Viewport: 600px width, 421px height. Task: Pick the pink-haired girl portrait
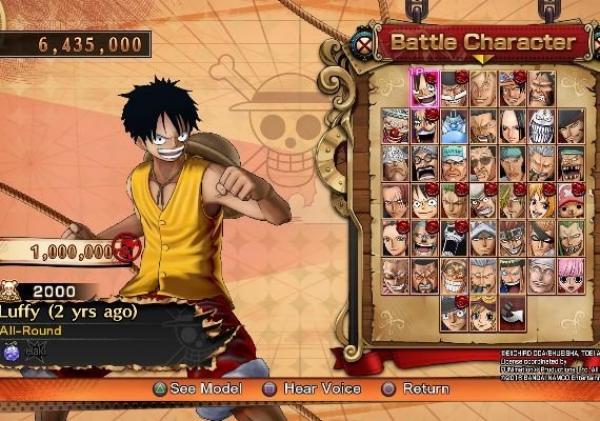571,275
